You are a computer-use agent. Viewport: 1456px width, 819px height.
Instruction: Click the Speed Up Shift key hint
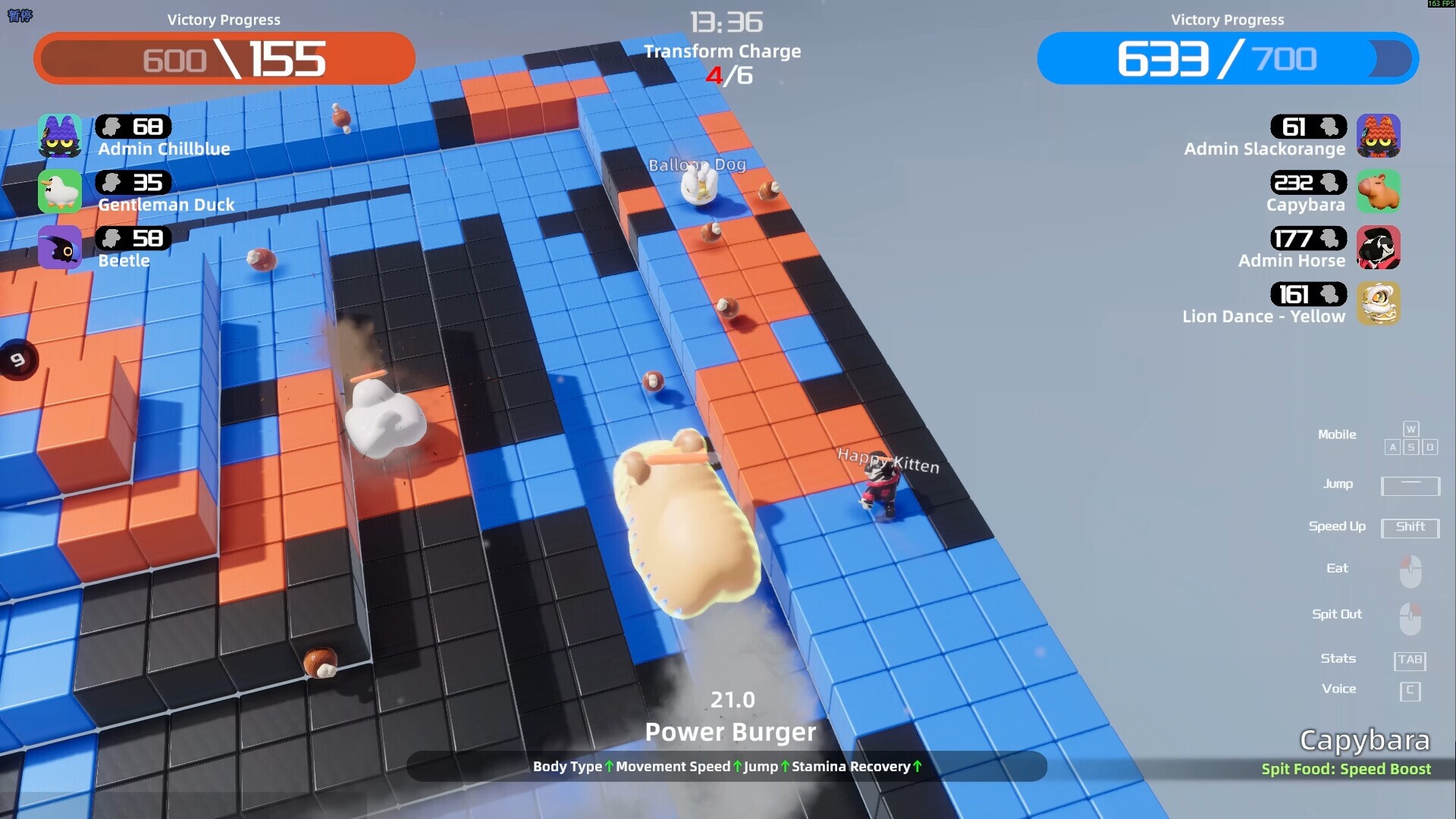[1410, 528]
